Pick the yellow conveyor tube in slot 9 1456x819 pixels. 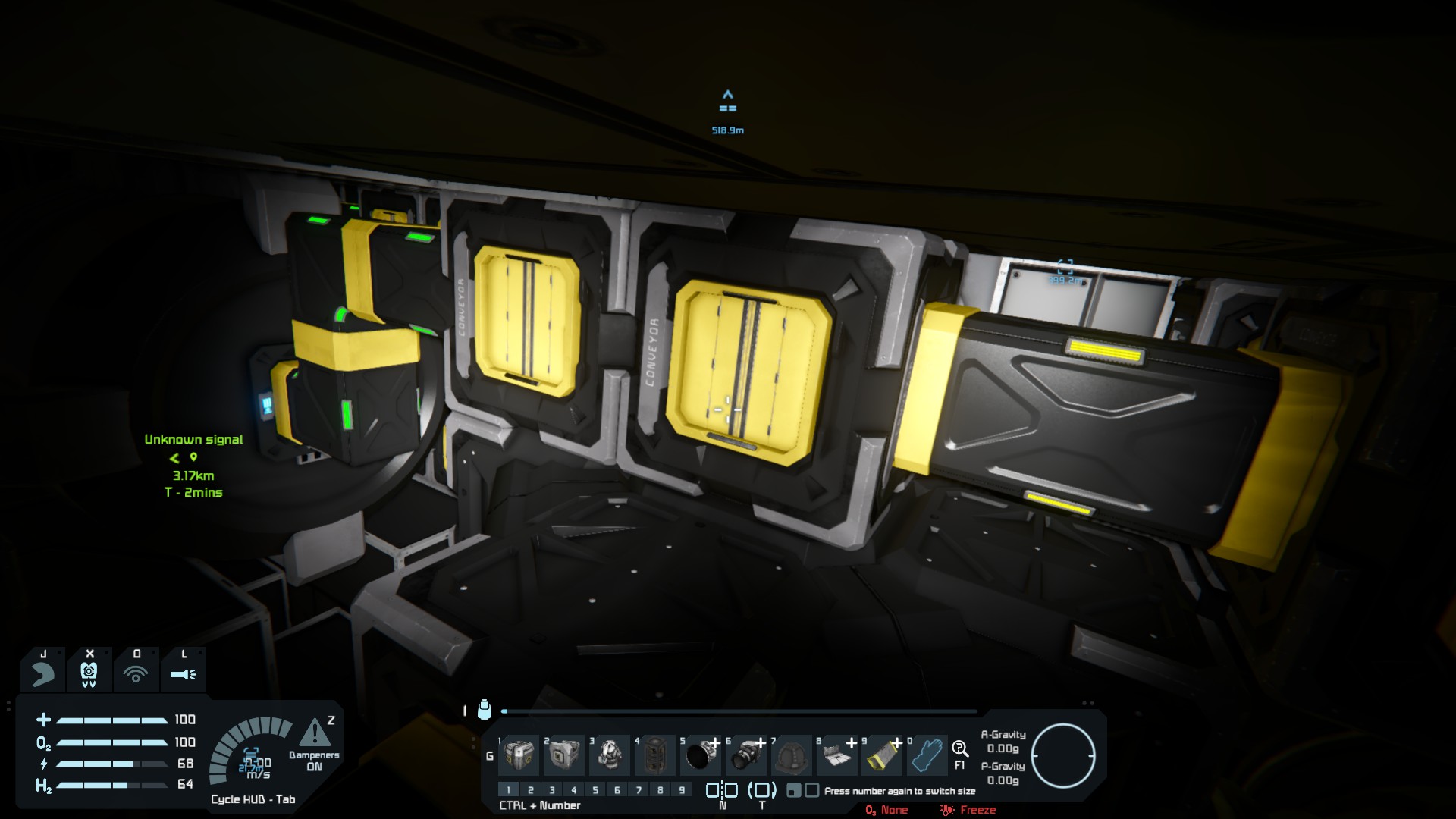(x=882, y=755)
